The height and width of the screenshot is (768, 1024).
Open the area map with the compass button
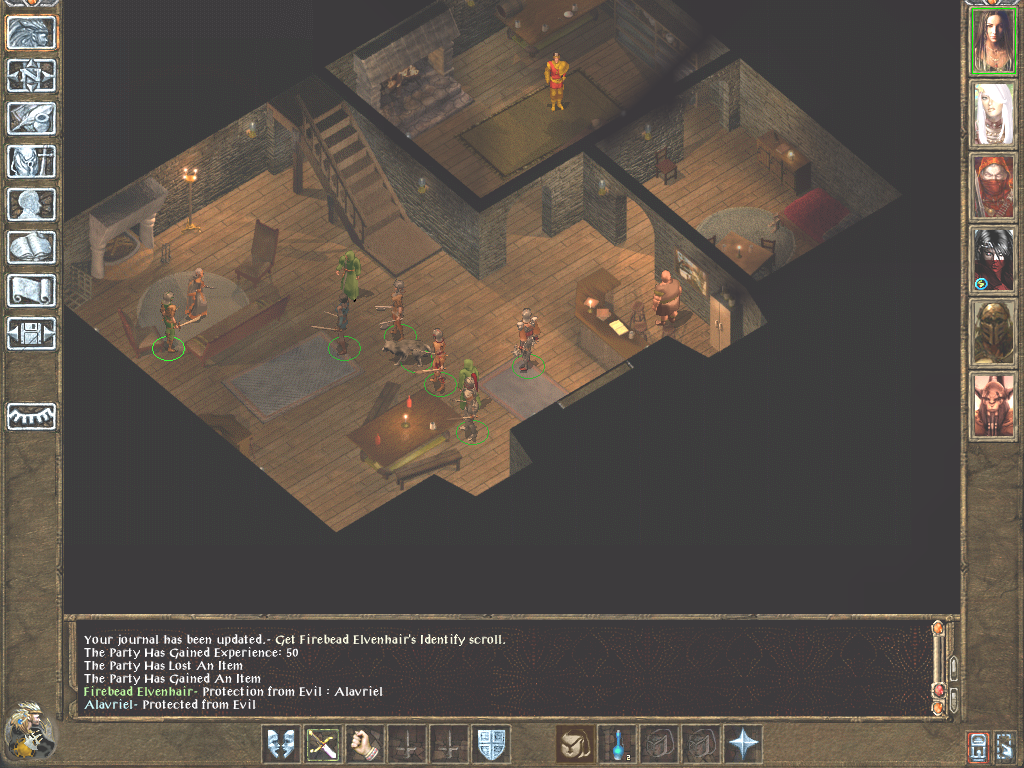point(32,75)
